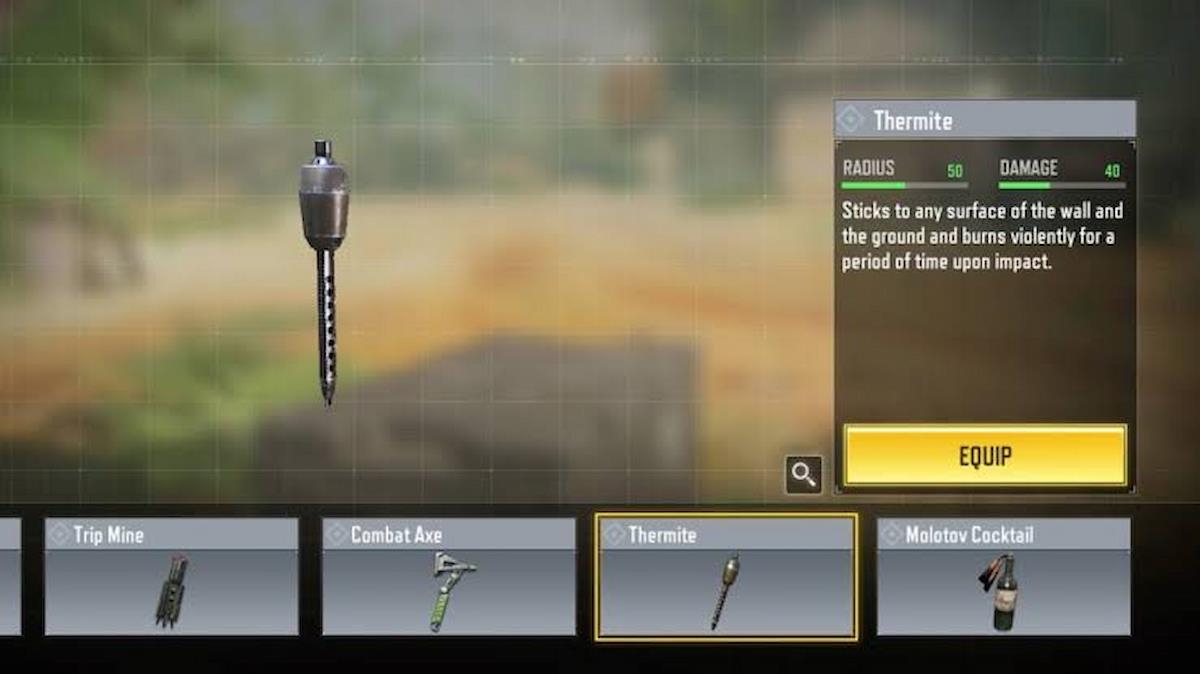This screenshot has height=674, width=1200.
Task: Open the magnifying glass inspect view
Action: click(x=804, y=474)
